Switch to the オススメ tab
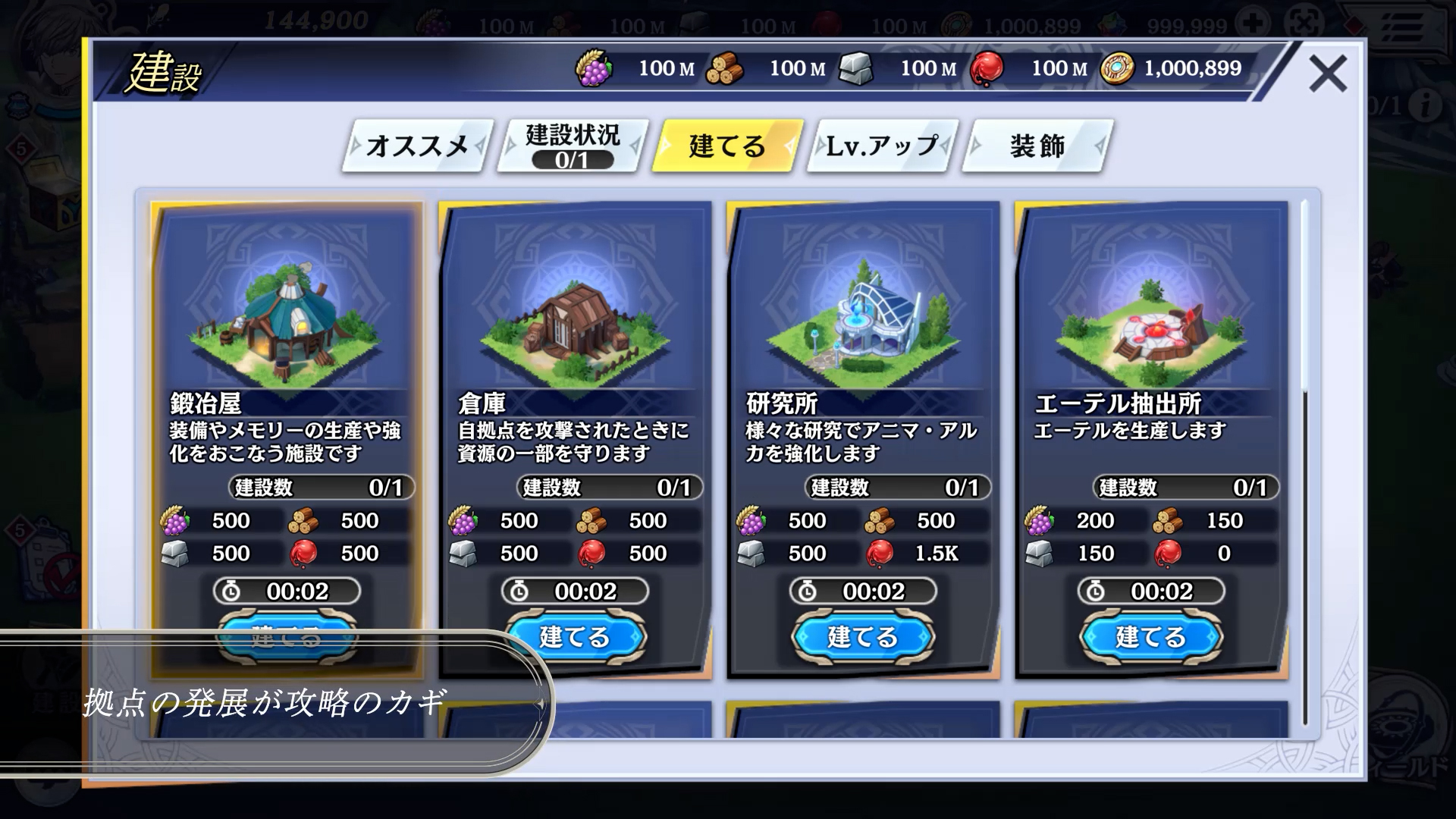 [x=416, y=144]
